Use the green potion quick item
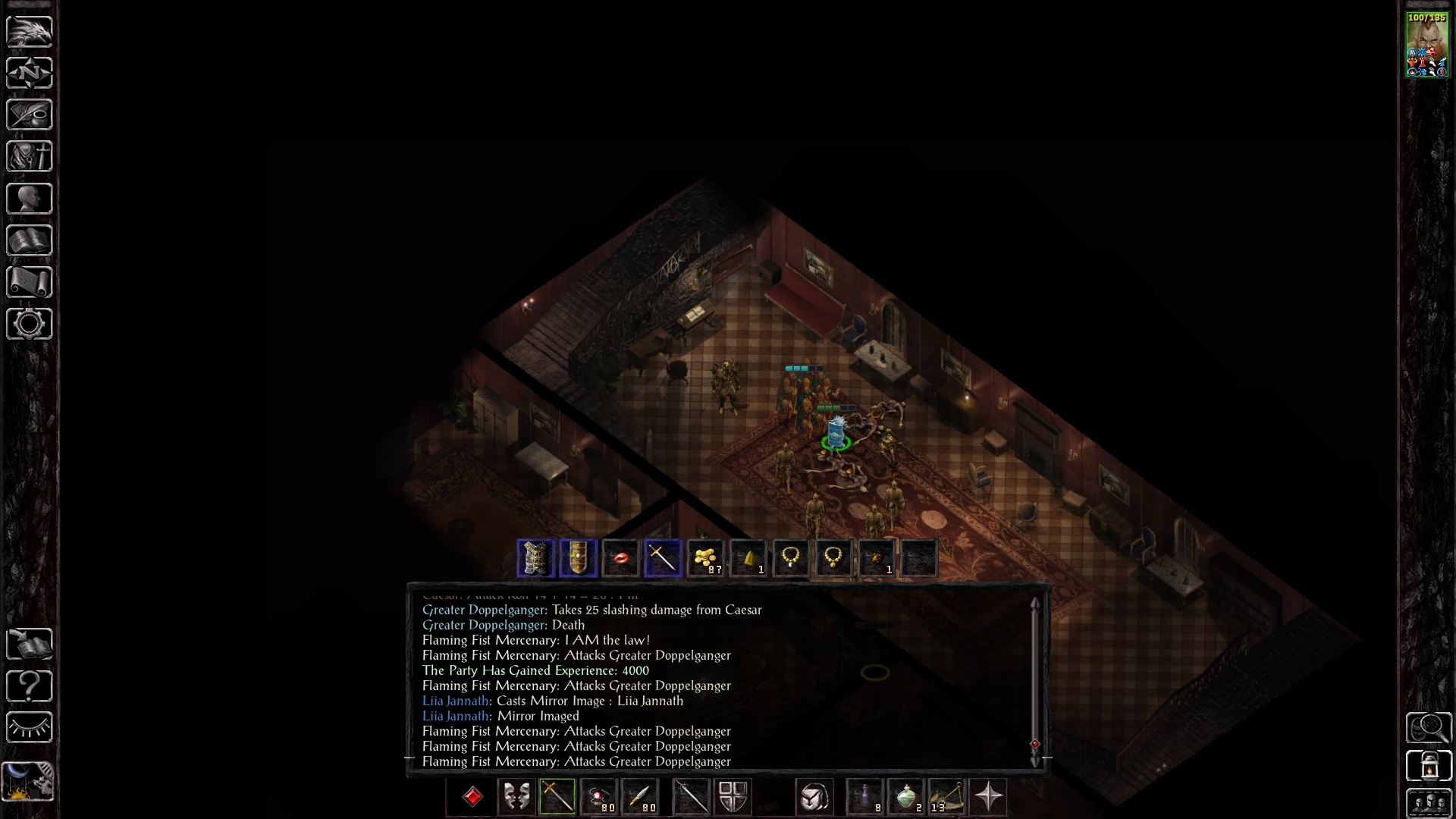This screenshot has height=819, width=1456. pos(905,797)
